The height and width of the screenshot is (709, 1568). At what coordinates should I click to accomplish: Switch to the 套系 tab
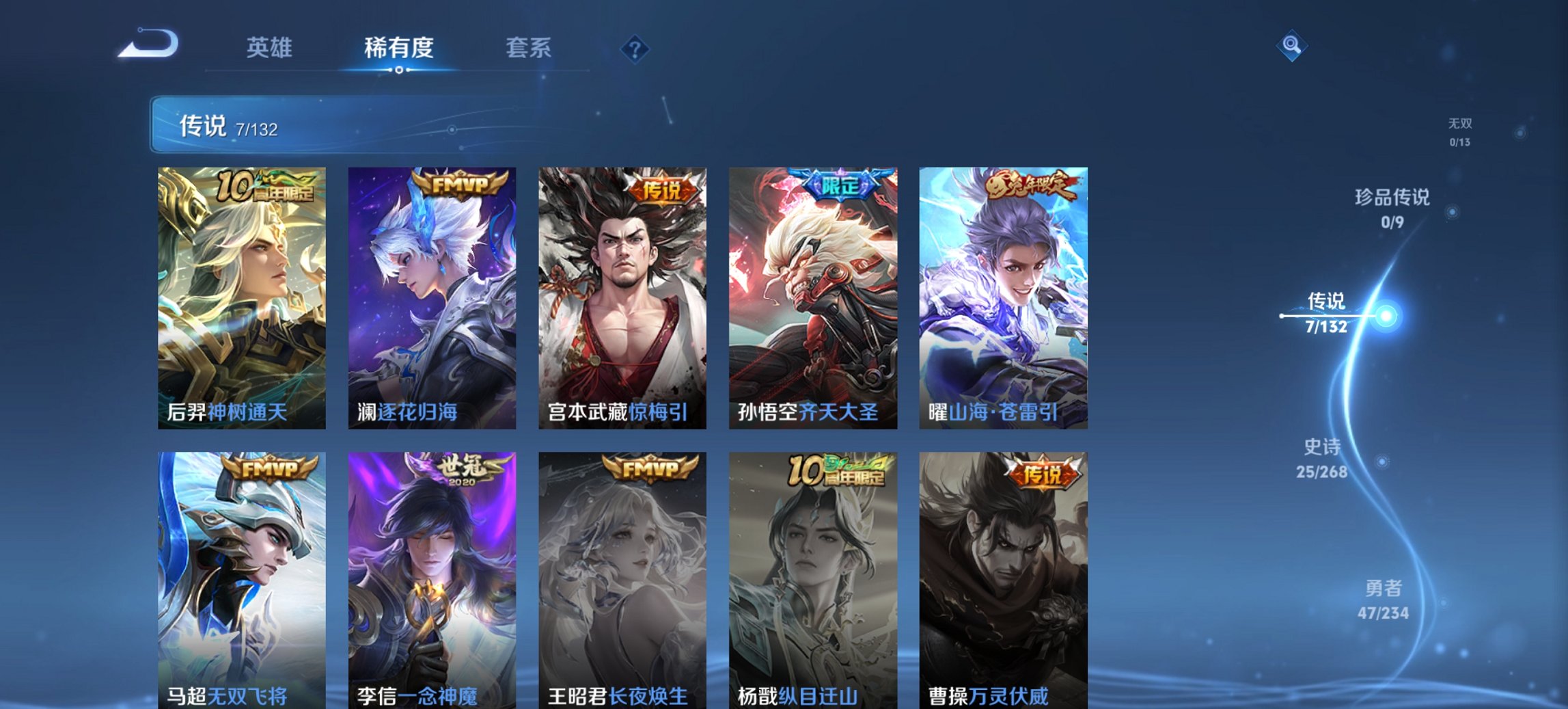(x=528, y=48)
